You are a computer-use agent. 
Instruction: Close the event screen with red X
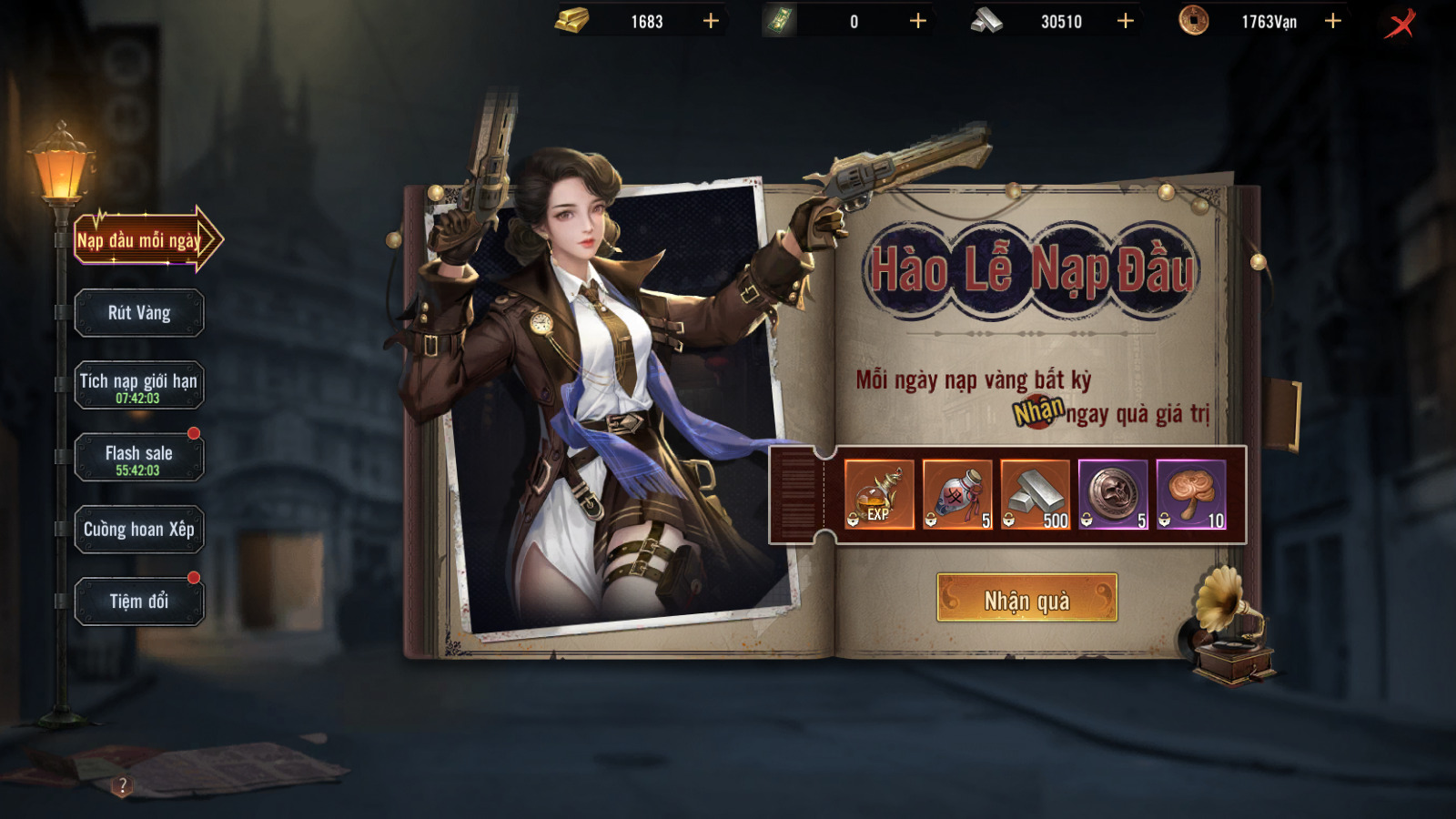pos(1400,23)
